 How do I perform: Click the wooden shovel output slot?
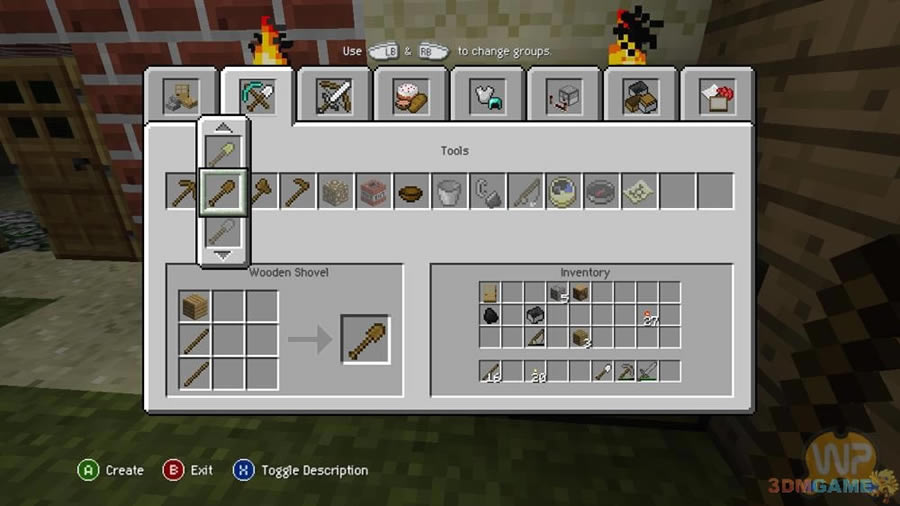pos(365,339)
